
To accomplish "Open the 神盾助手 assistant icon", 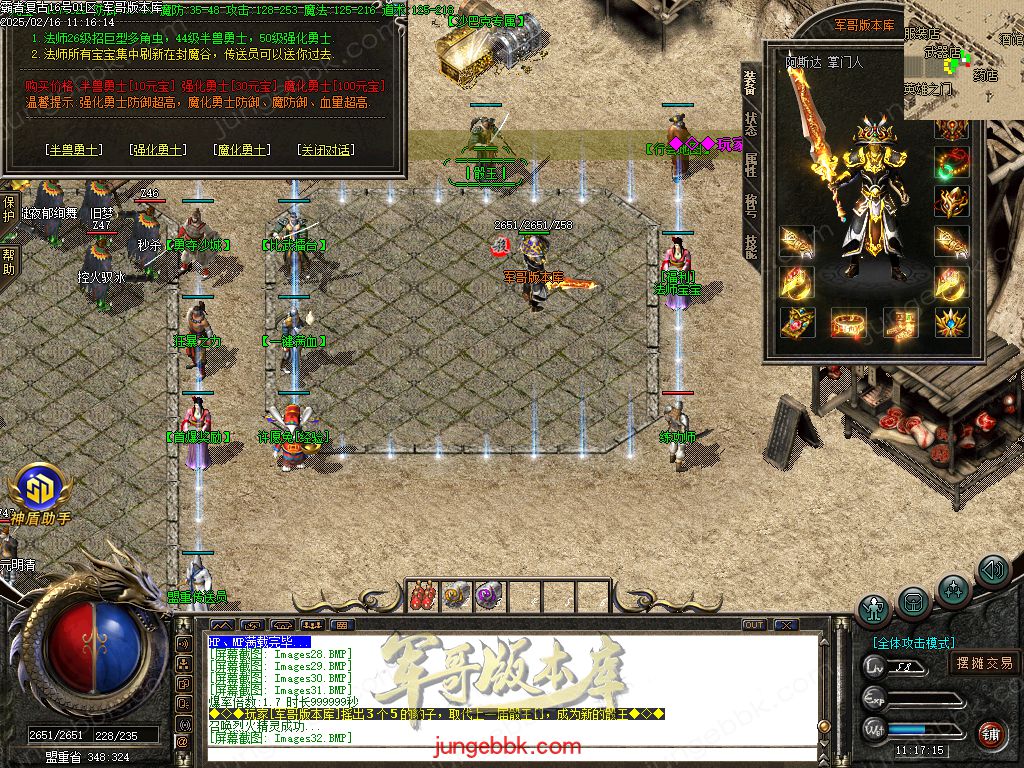I will click(40, 490).
